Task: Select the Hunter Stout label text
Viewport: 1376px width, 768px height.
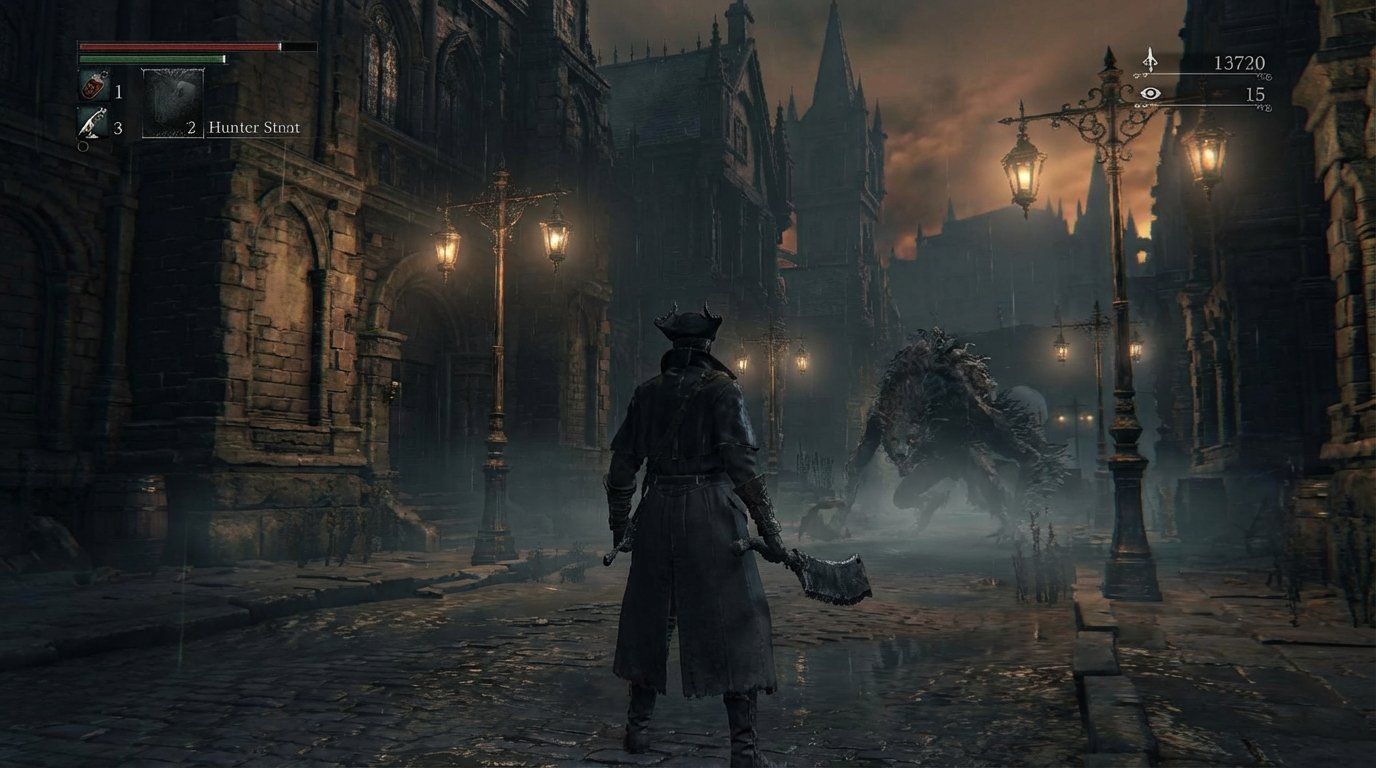Action: (x=255, y=126)
